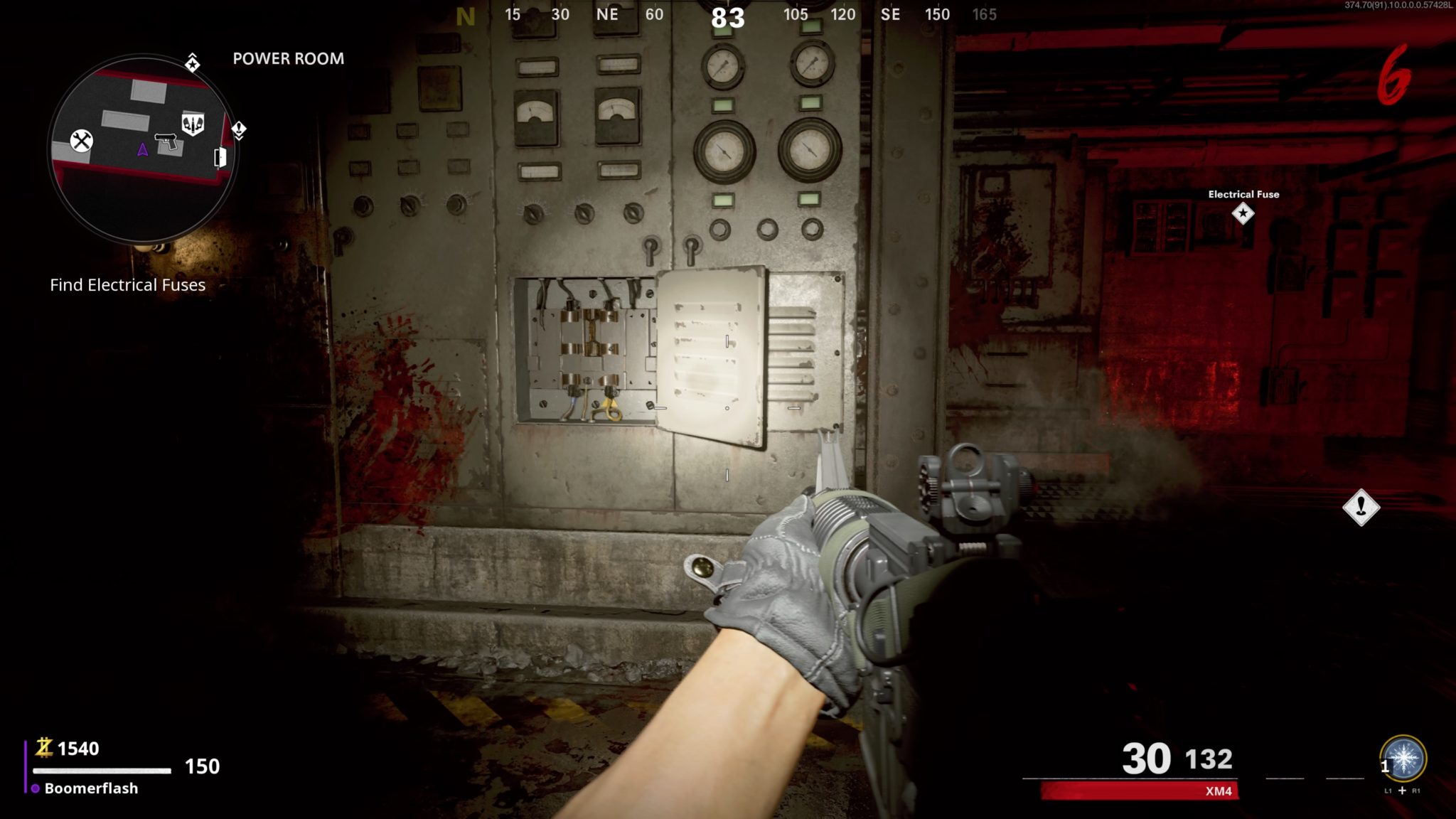Click the exclamation marker beside the minimap
1456x819 pixels.
239,129
